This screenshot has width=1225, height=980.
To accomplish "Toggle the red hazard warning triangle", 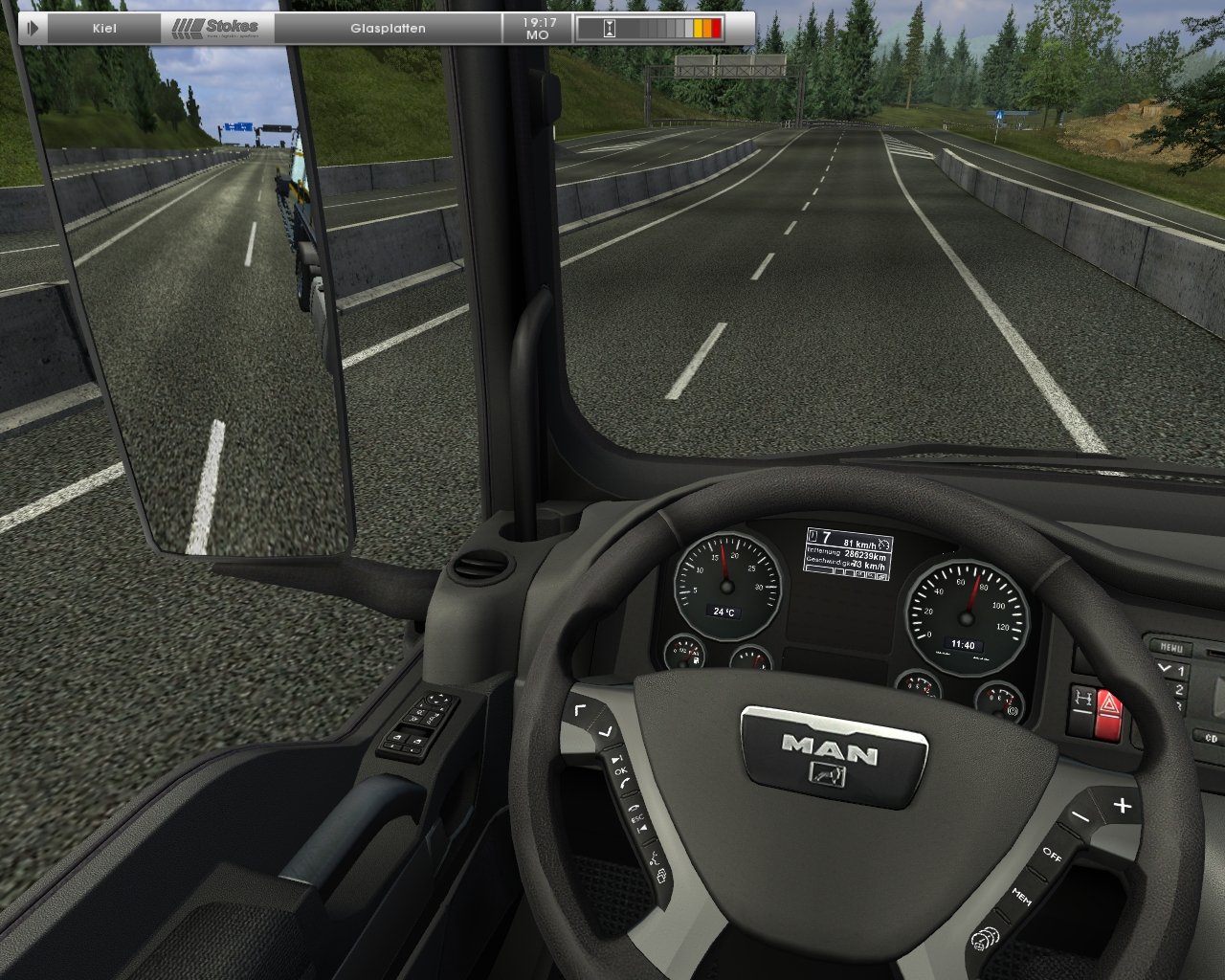I will (x=1109, y=705).
